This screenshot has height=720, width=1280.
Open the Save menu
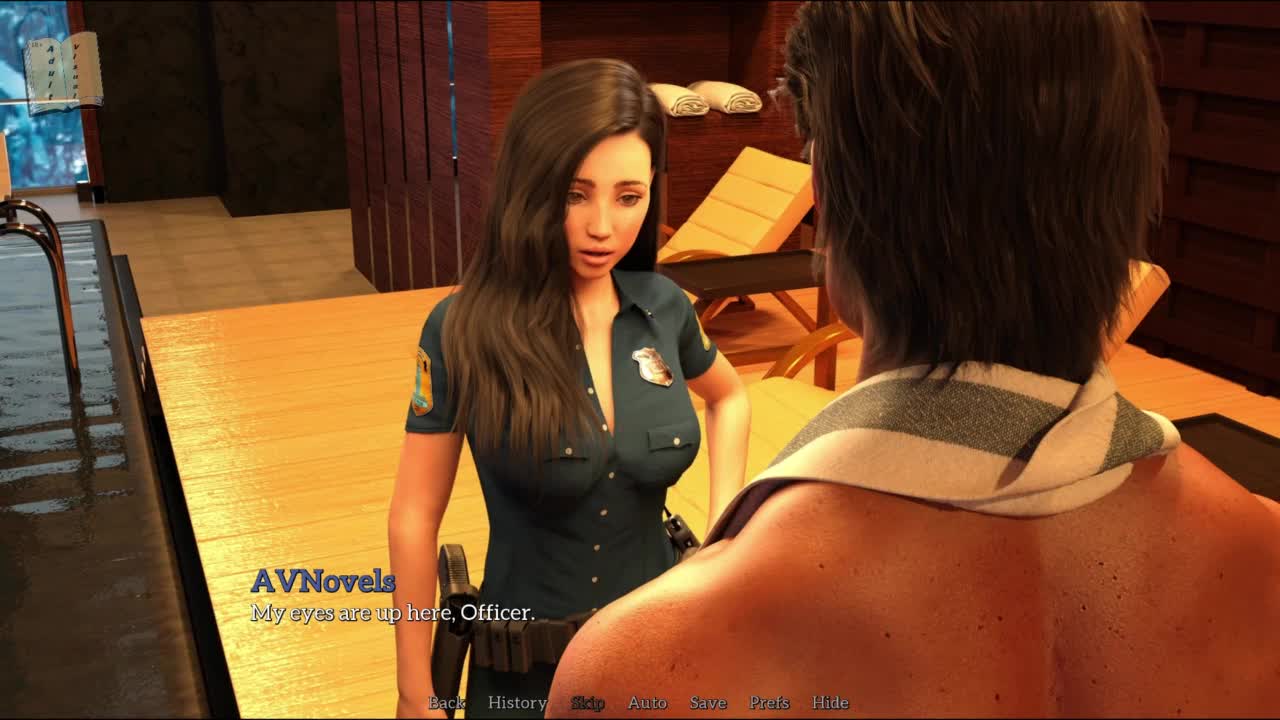pyautogui.click(x=708, y=703)
